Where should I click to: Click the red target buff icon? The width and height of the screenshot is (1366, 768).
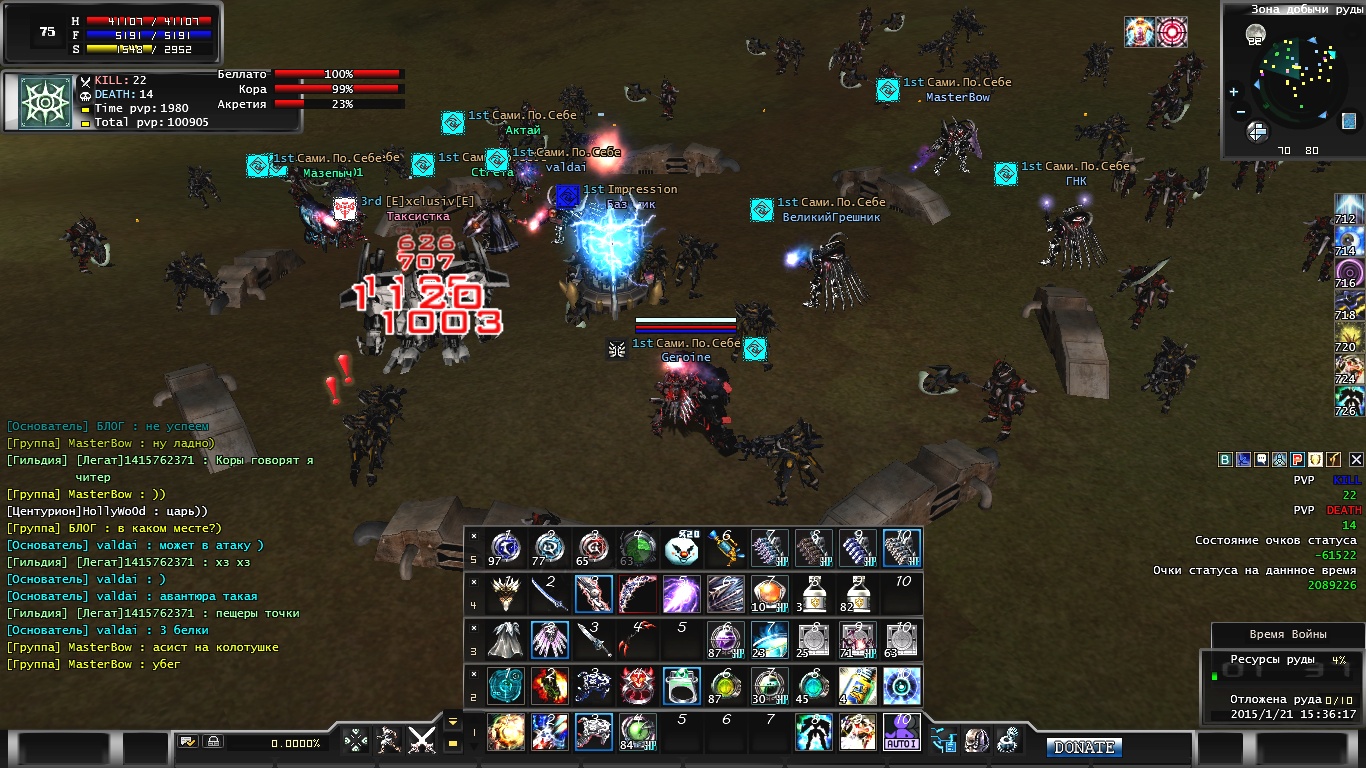coord(1172,32)
